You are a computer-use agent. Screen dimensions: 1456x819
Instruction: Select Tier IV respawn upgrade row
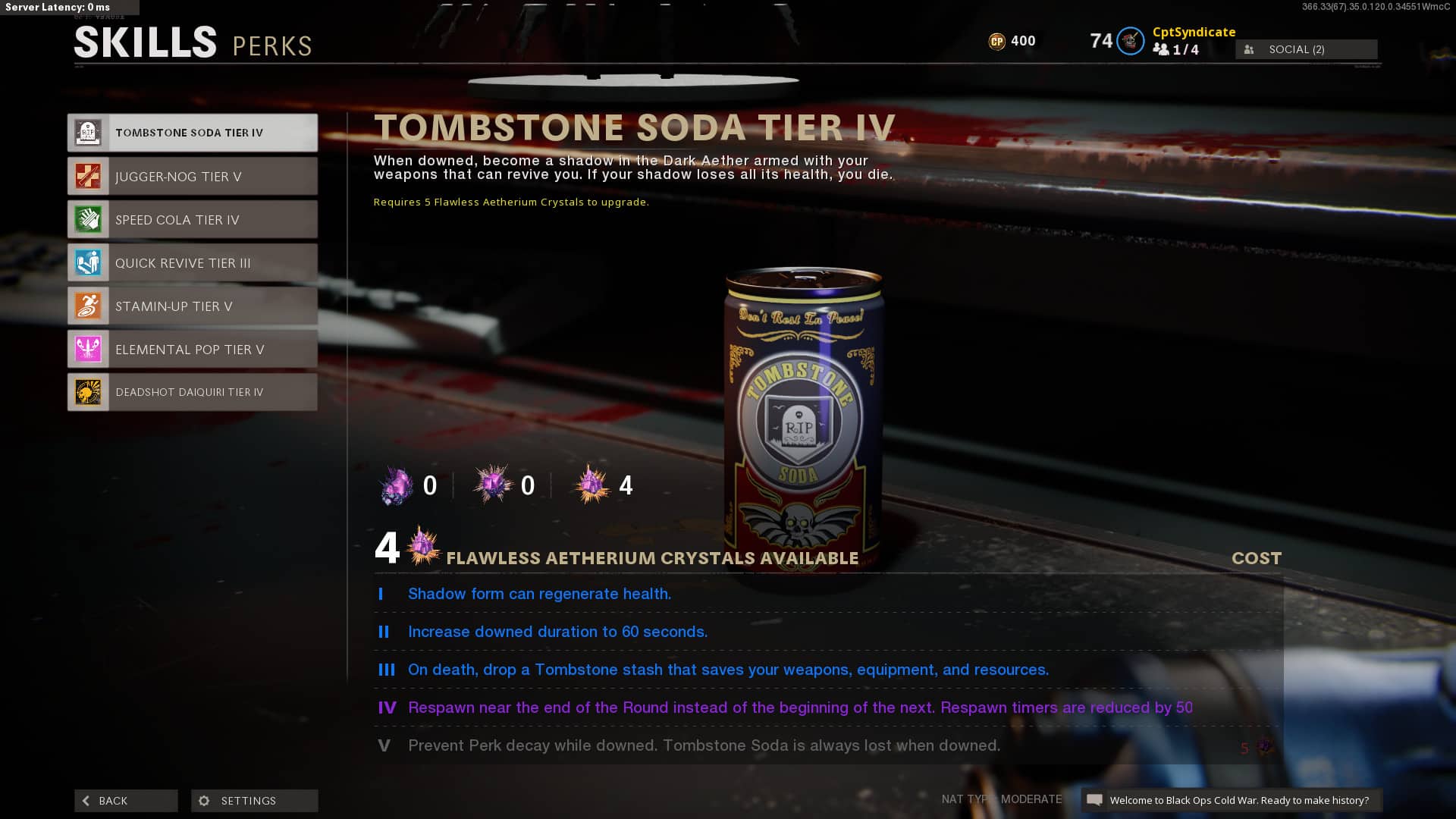pyautogui.click(x=827, y=708)
